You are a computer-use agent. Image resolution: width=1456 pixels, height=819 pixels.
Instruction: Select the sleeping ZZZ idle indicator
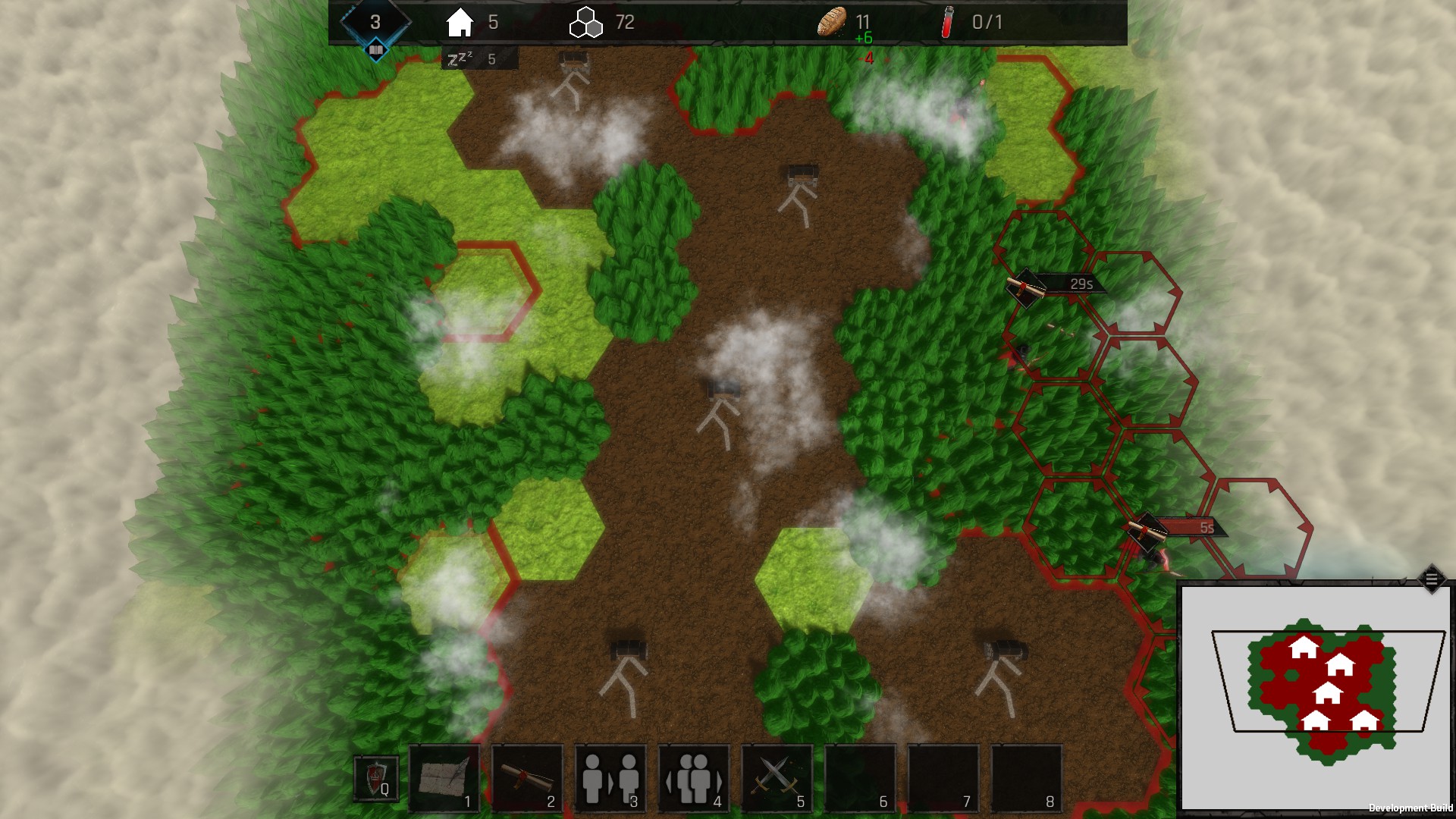(x=460, y=58)
